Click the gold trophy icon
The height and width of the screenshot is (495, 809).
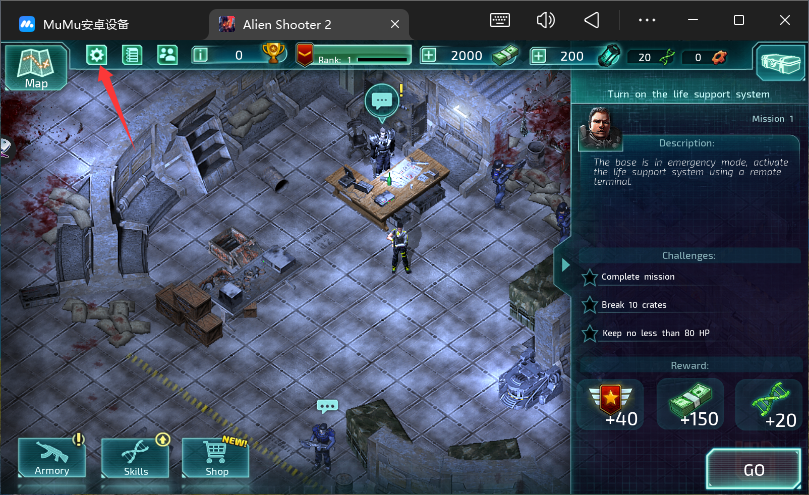pos(271,55)
